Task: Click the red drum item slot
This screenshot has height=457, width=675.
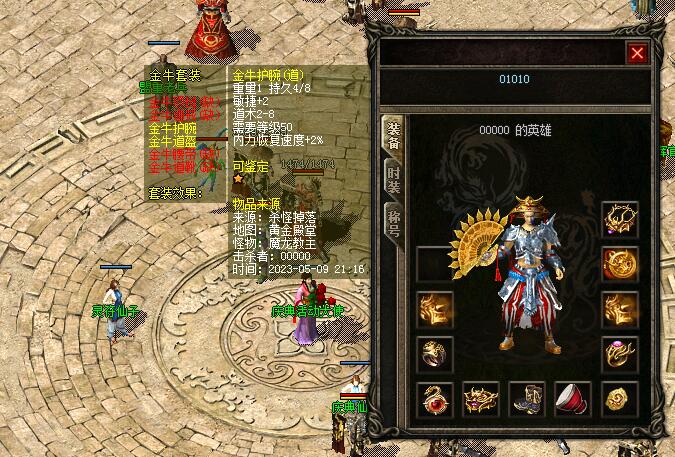Action: pyautogui.click(x=573, y=399)
